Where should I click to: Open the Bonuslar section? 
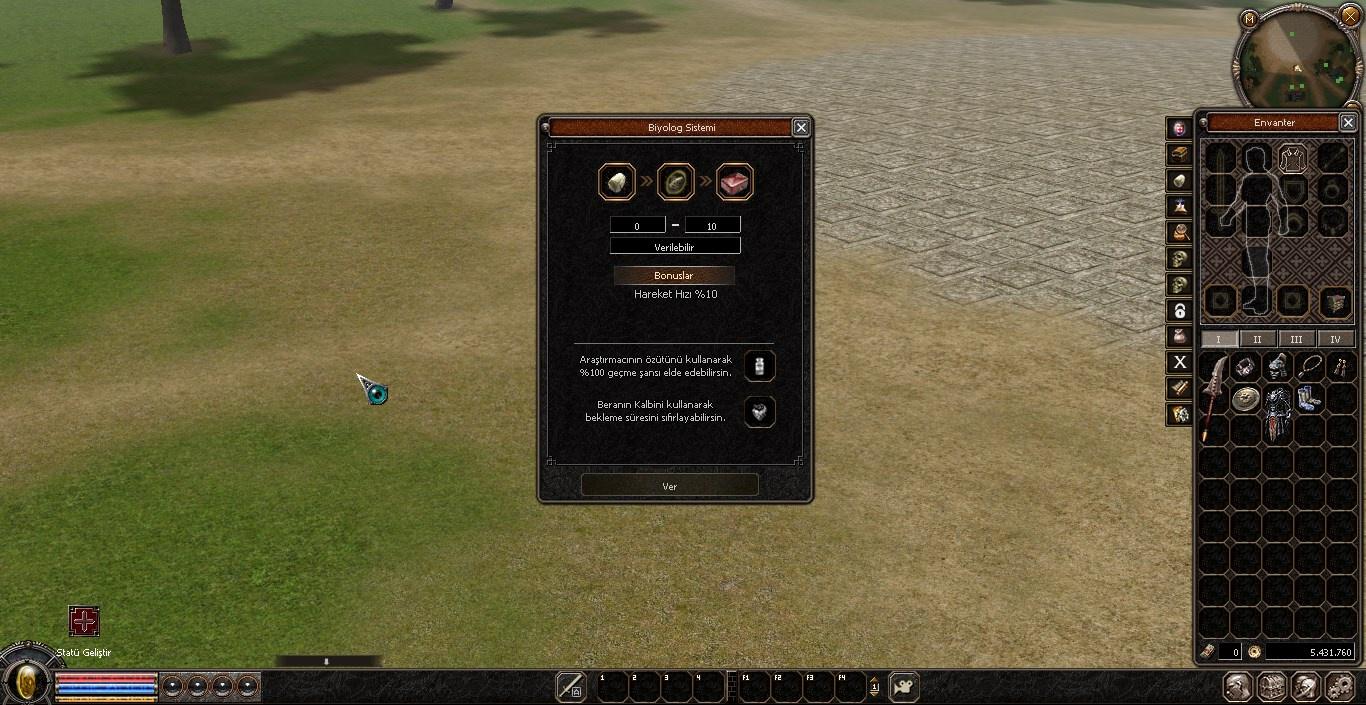tap(673, 275)
